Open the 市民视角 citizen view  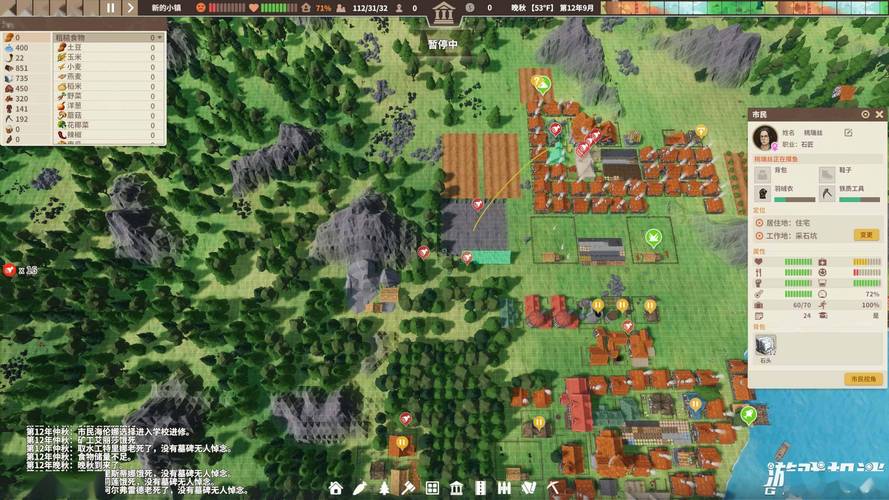click(863, 379)
